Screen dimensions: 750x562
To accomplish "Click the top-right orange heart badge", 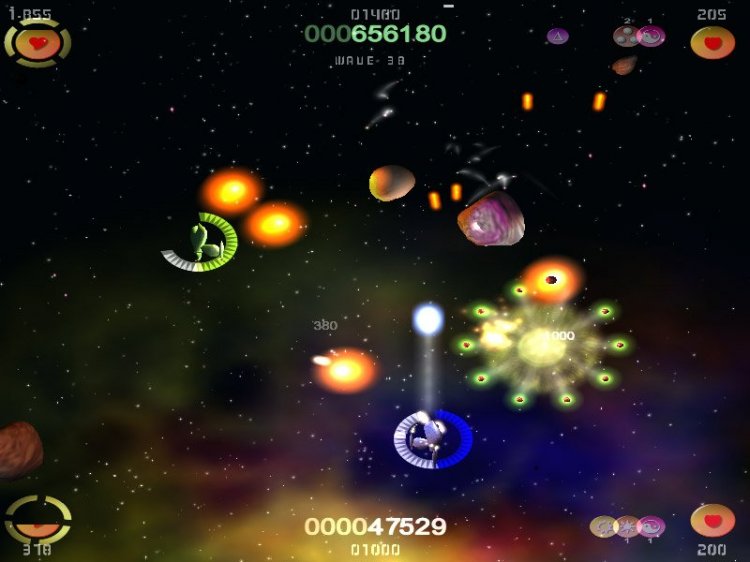I will 712,43.
